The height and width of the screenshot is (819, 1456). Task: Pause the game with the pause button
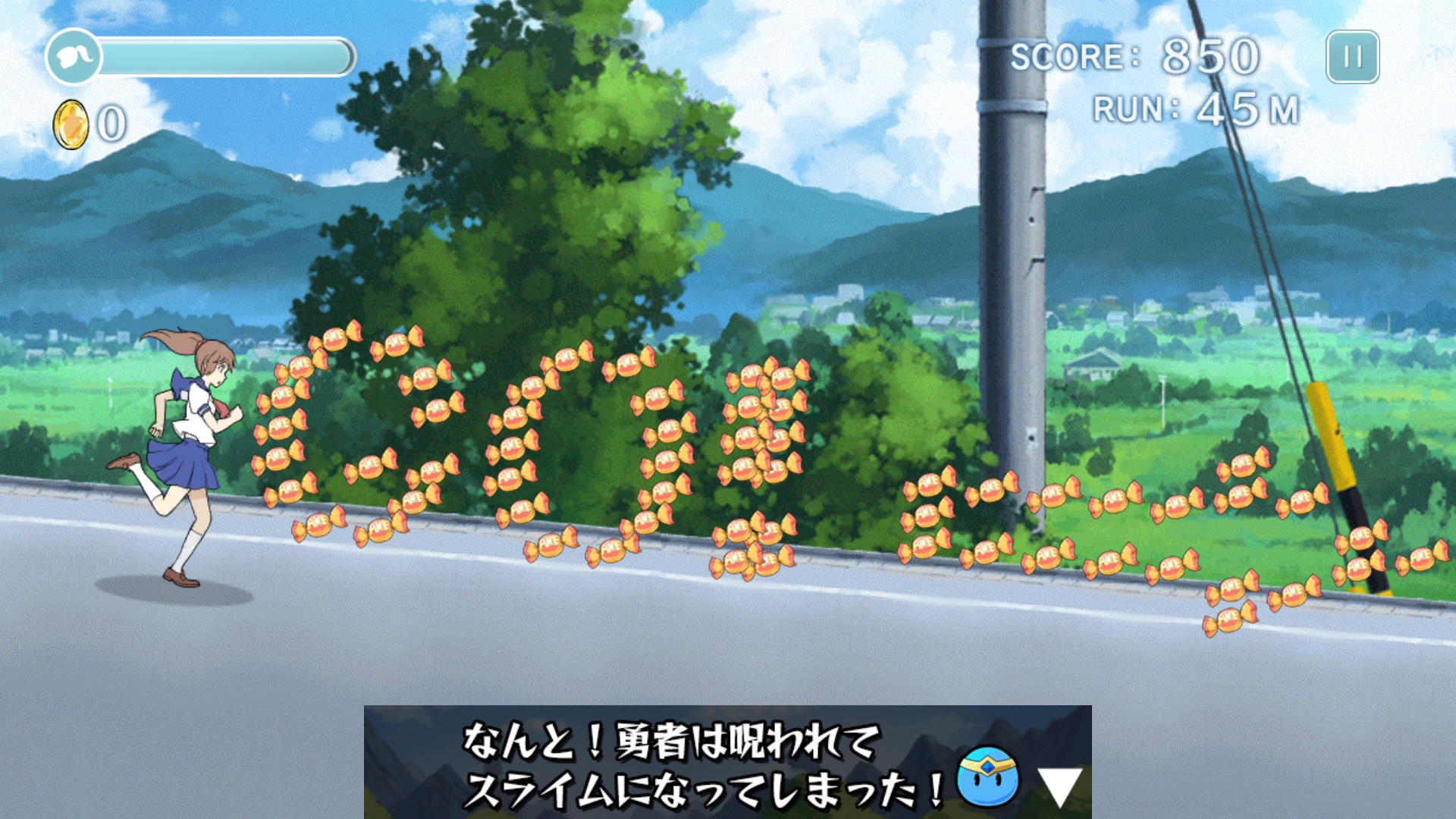click(x=1352, y=57)
